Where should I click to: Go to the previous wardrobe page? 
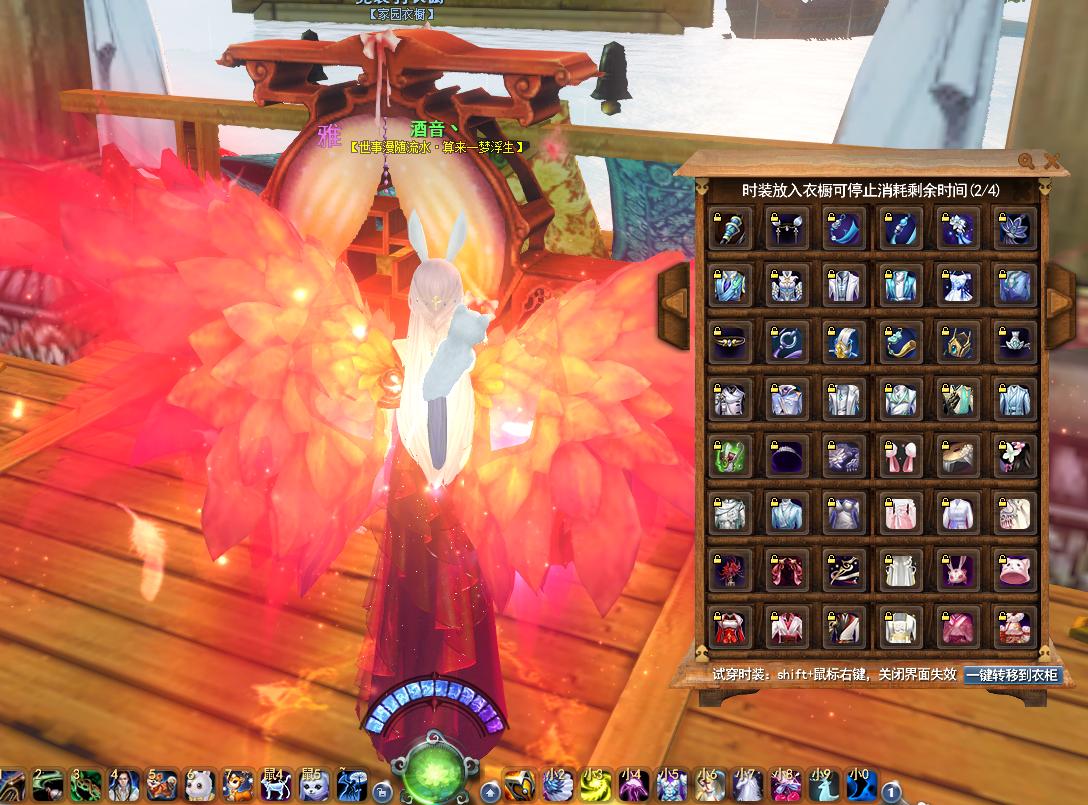(675, 290)
